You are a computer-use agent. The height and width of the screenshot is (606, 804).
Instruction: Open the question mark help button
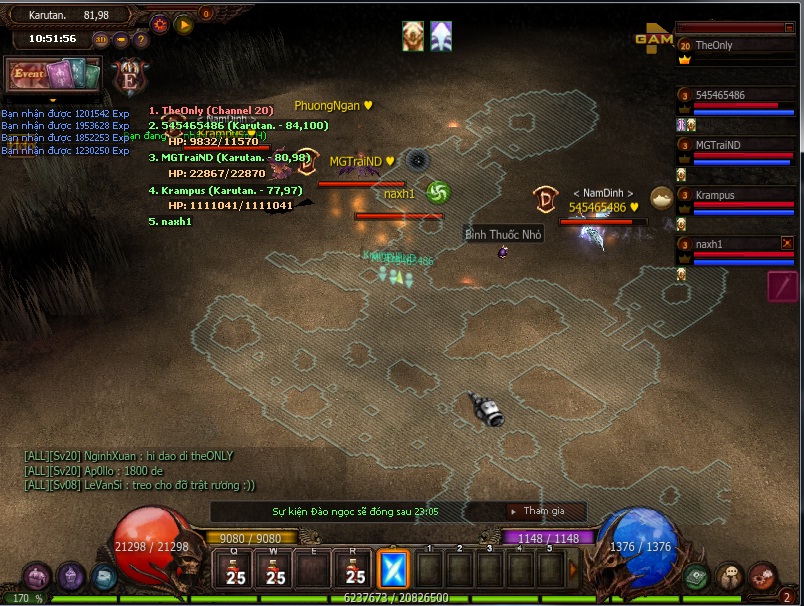coord(141,40)
